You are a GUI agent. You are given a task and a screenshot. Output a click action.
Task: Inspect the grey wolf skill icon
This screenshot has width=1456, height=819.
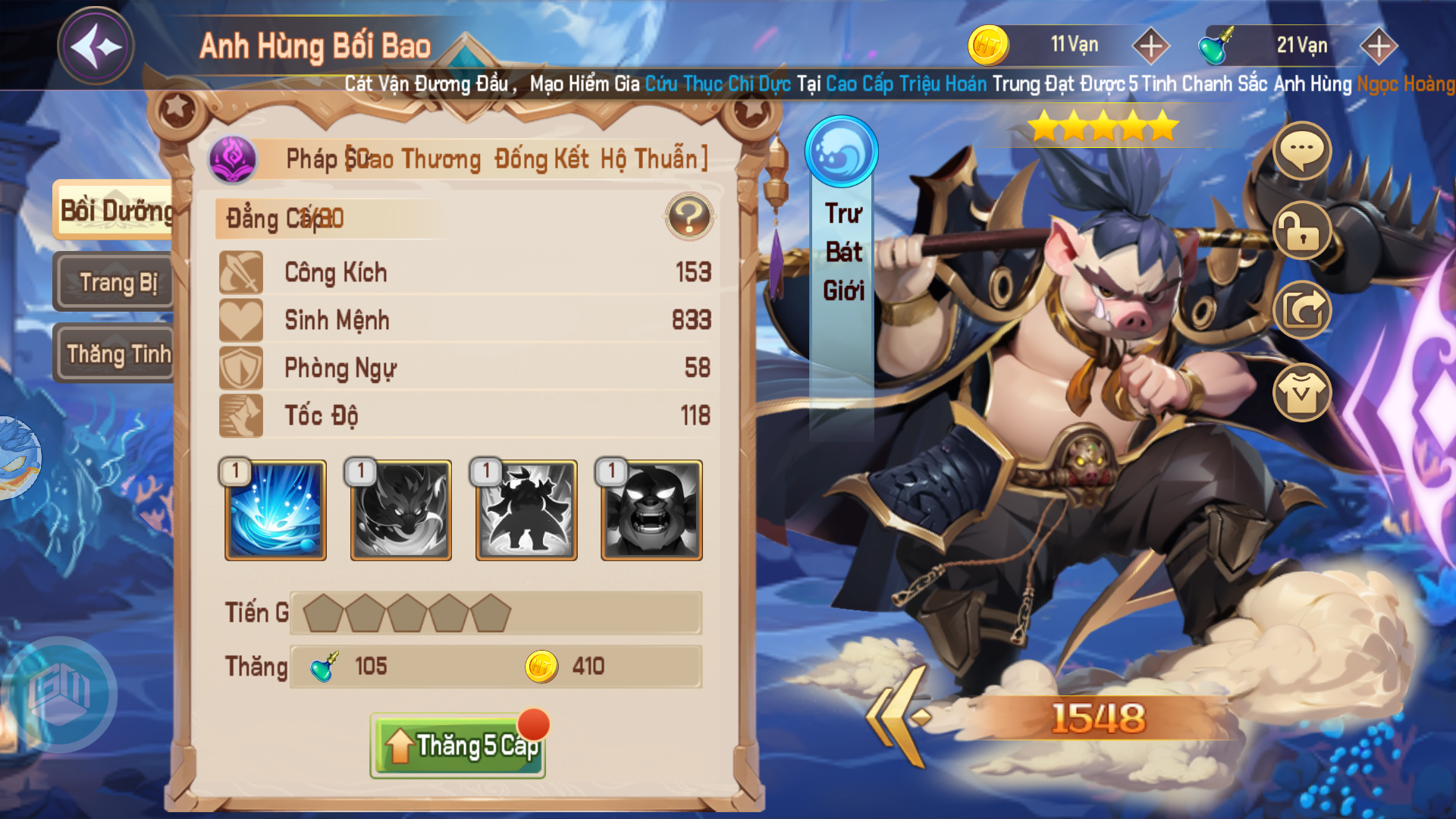point(400,510)
